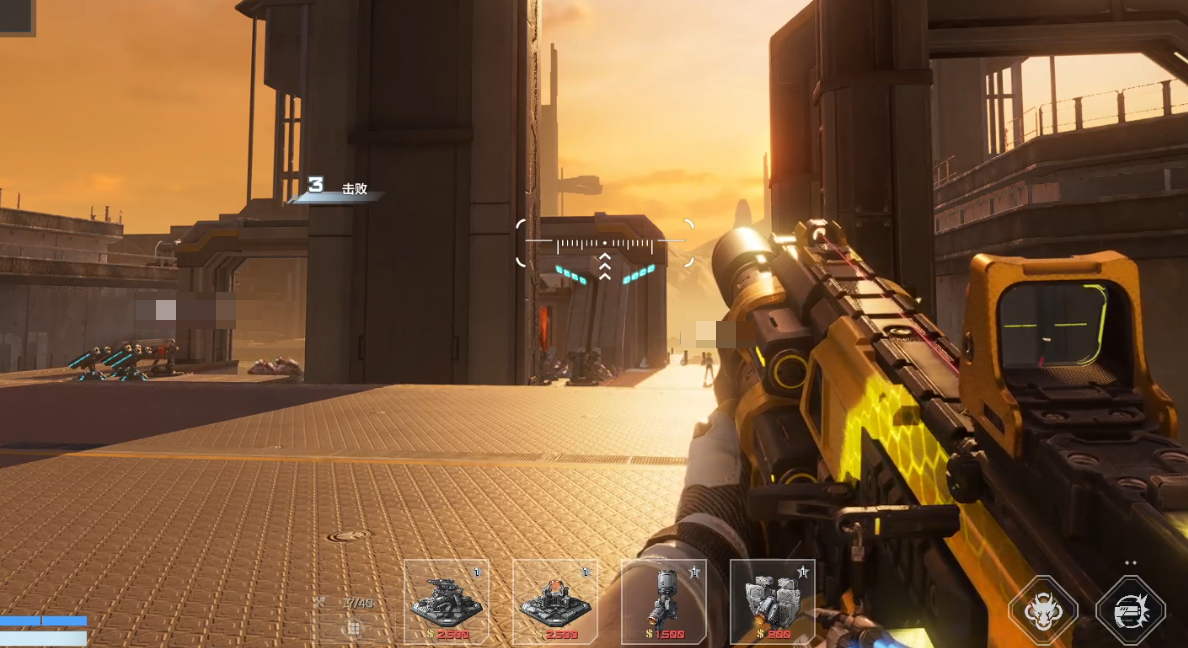Select the 800 armor blocks slot
Screen dimensions: 1188x648
[772, 601]
